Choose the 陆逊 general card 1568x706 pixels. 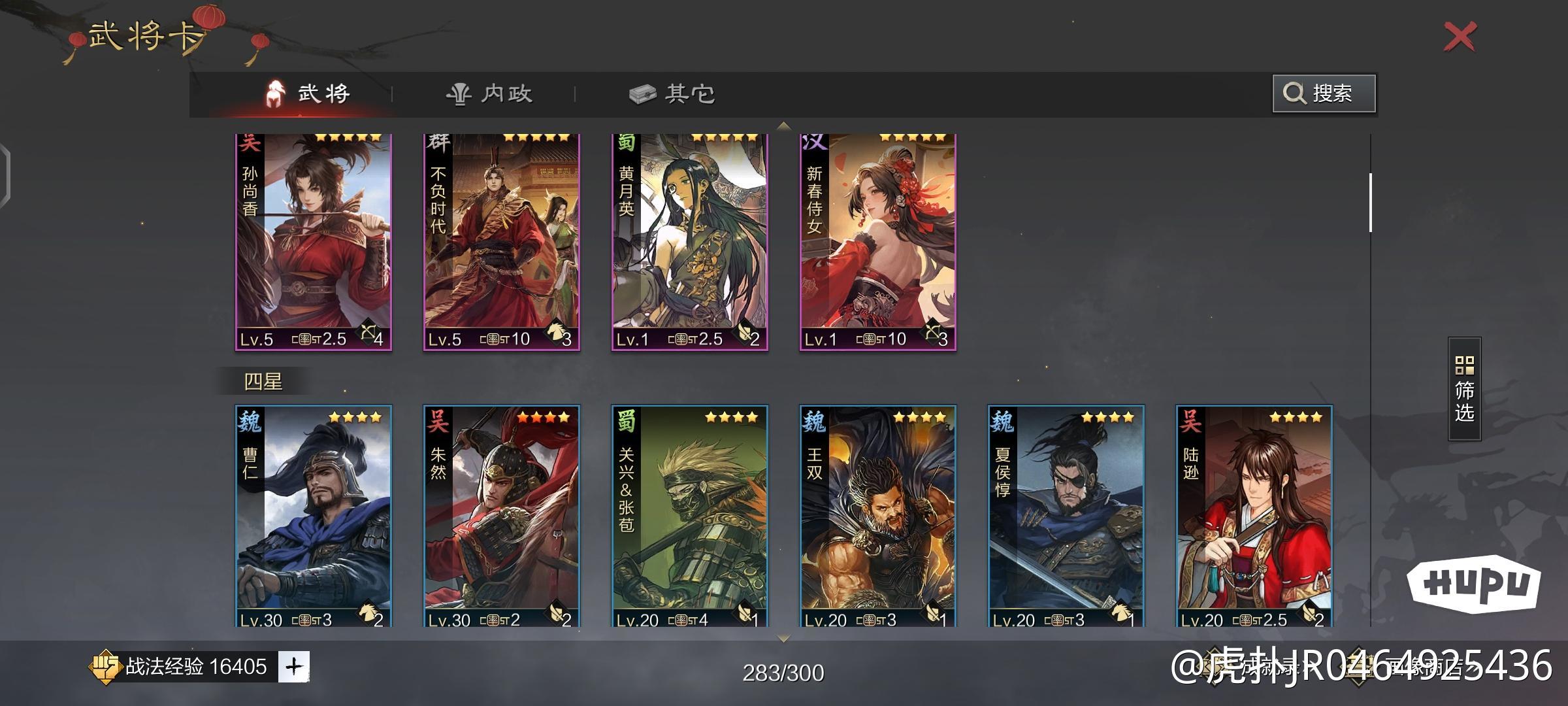pos(1254,516)
